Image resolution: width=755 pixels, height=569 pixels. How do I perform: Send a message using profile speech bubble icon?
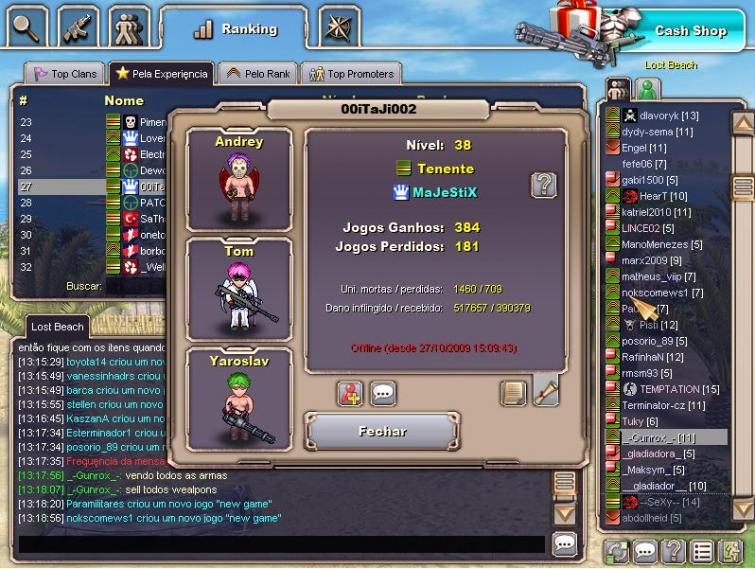(383, 393)
